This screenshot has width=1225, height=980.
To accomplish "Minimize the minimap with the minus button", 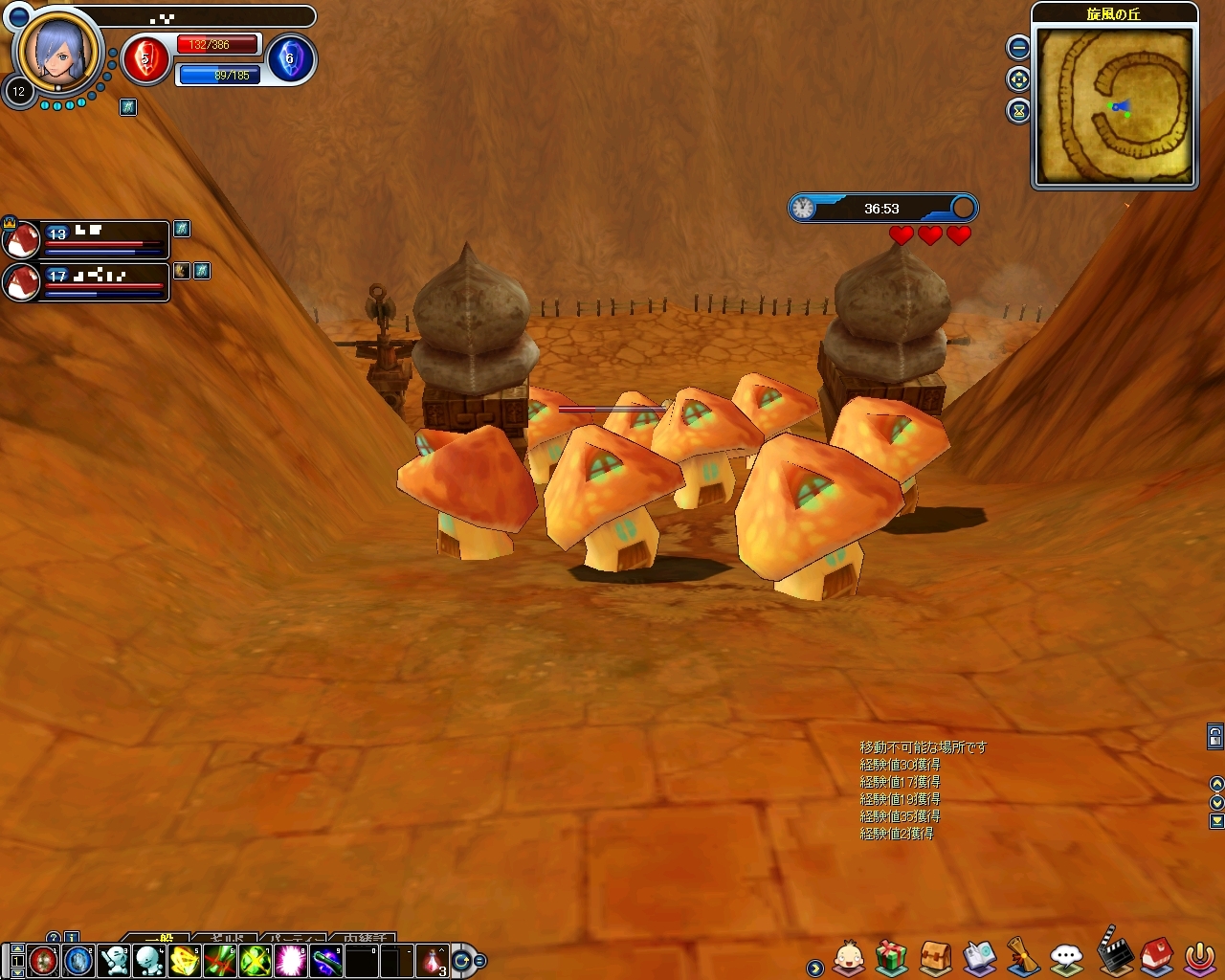I will [1018, 47].
